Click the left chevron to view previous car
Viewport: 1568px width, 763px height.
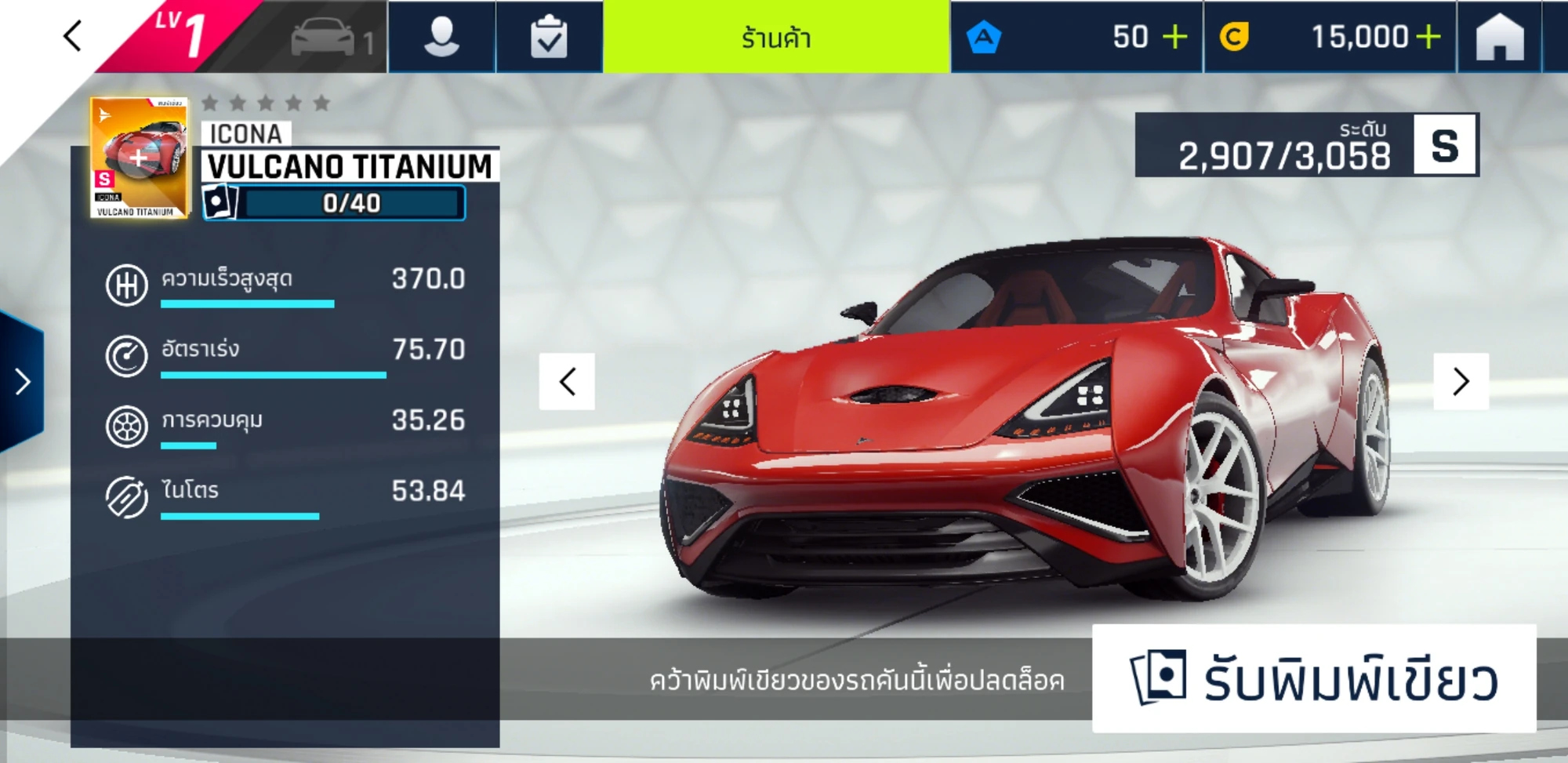566,382
